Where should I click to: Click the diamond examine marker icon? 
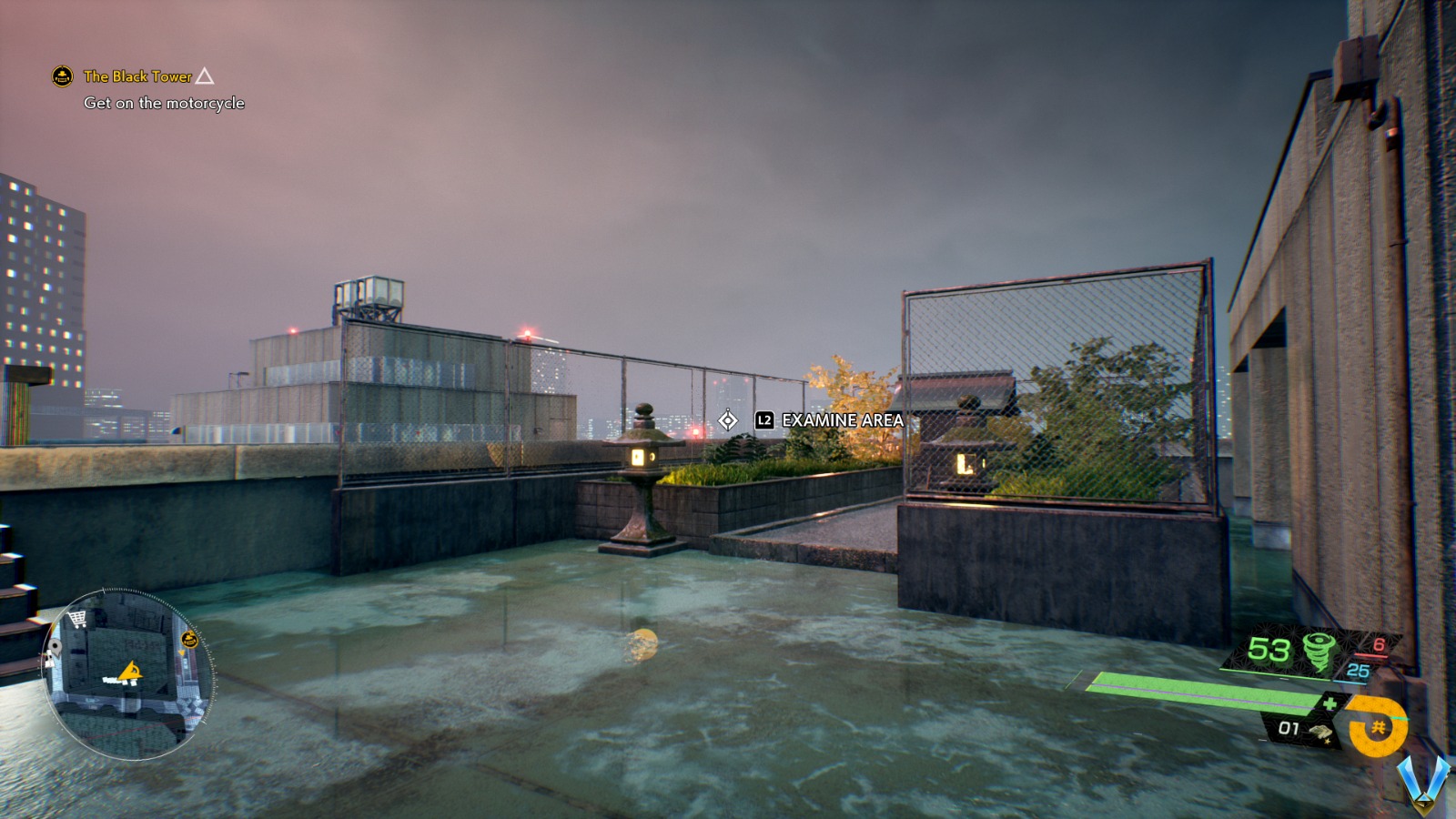[728, 420]
